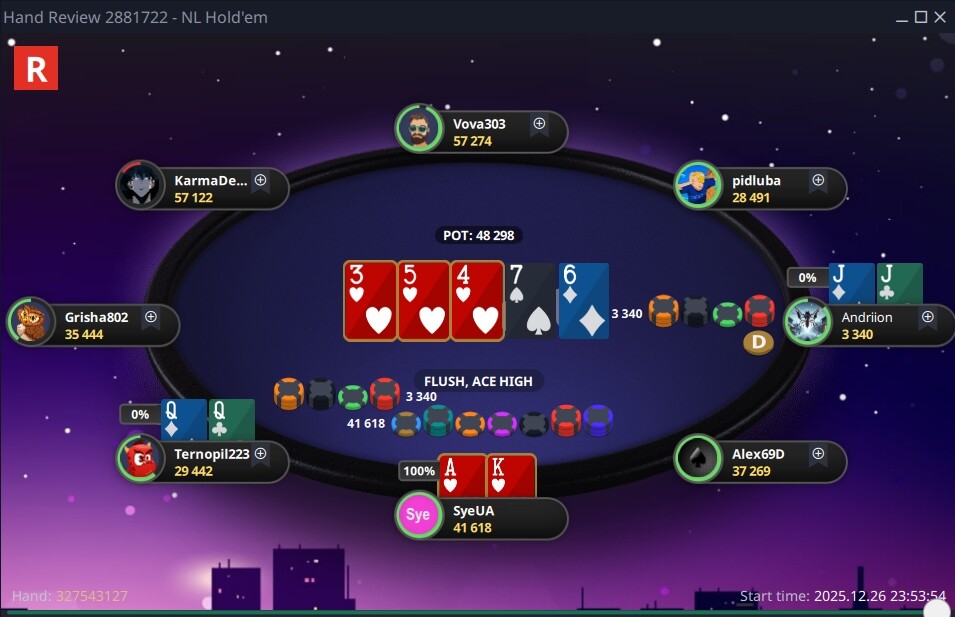Open Vova303's player note icon

coord(539,124)
